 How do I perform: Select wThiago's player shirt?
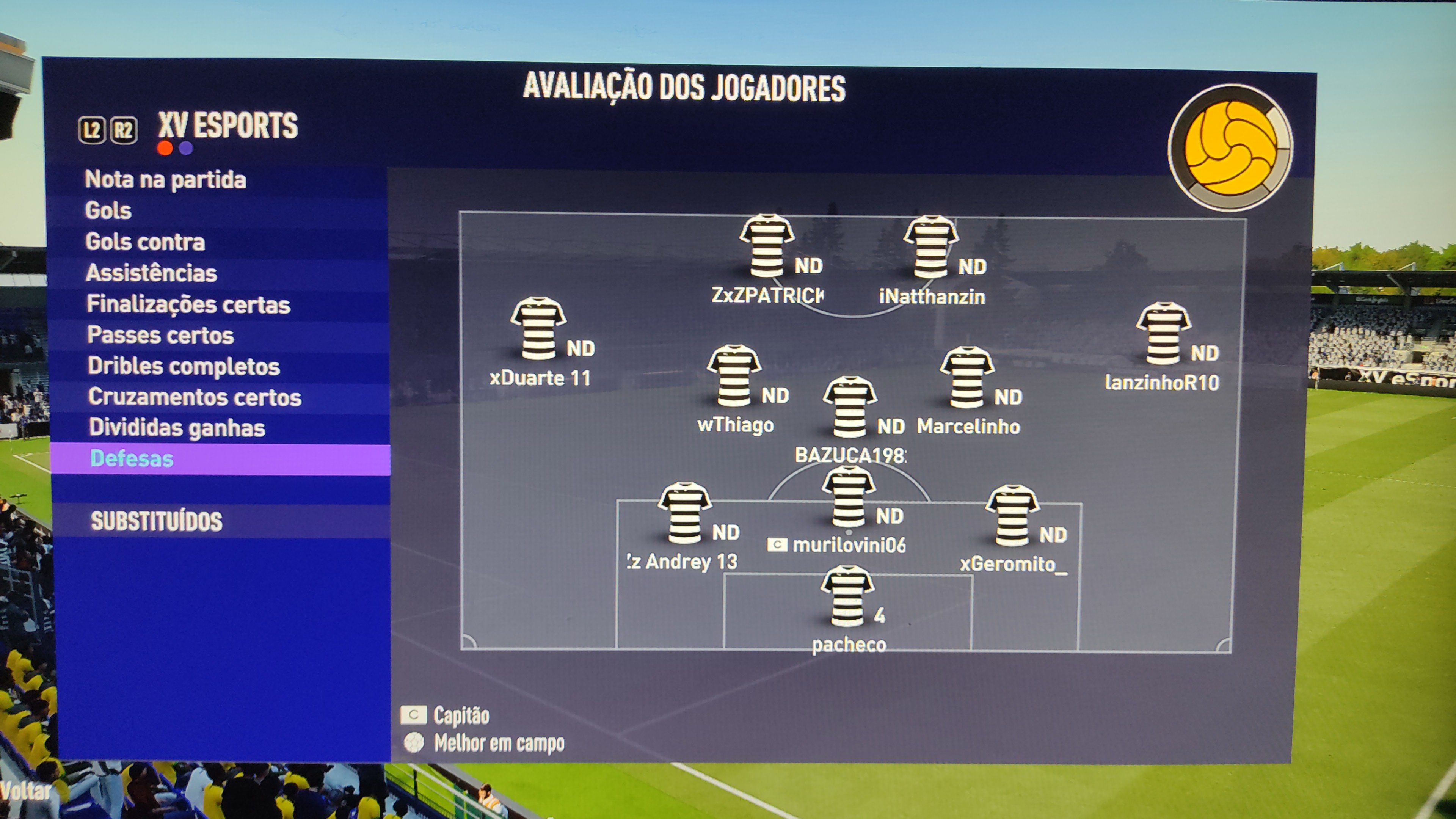734,376
